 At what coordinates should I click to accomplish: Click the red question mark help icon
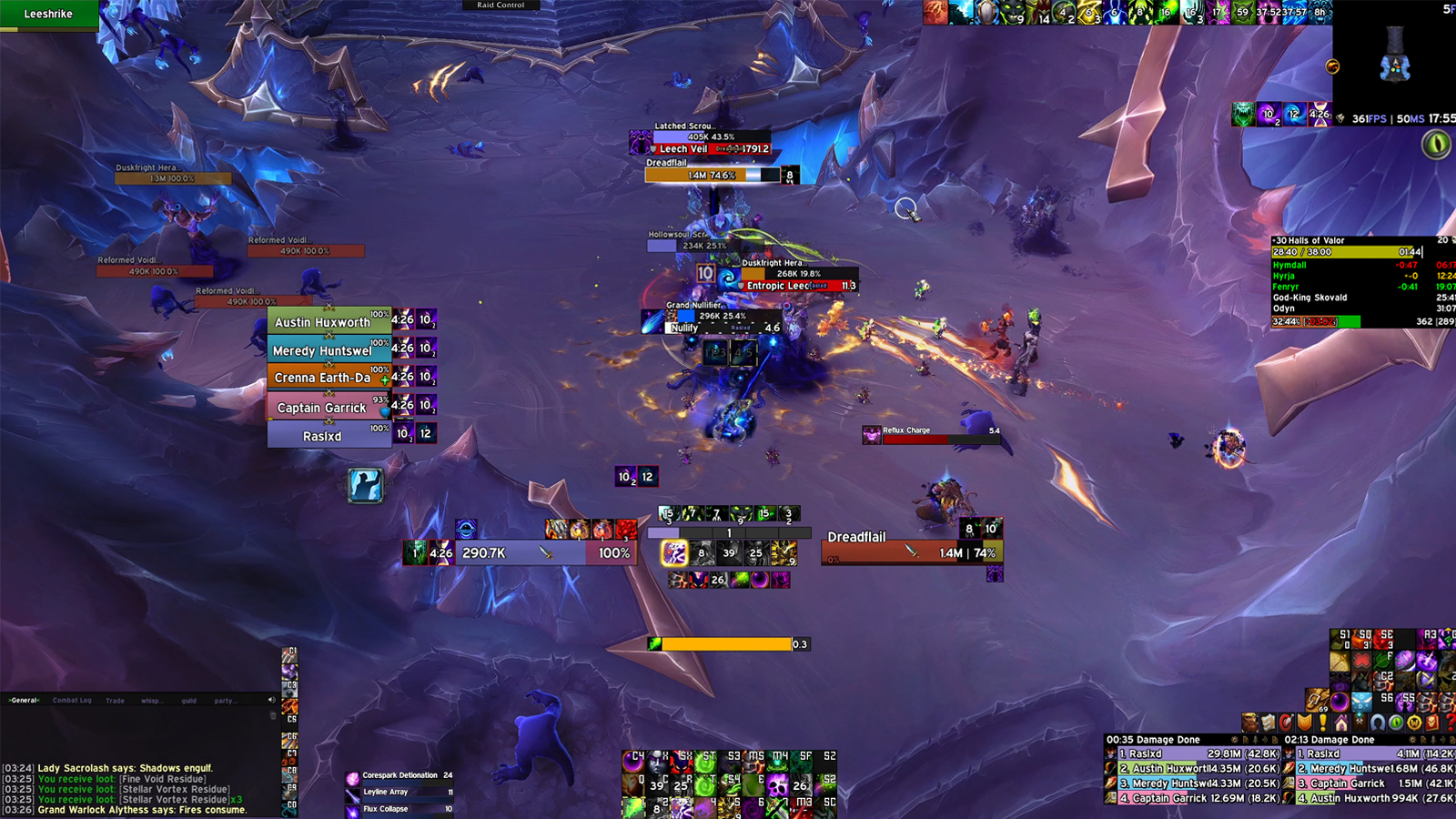(x=1451, y=723)
